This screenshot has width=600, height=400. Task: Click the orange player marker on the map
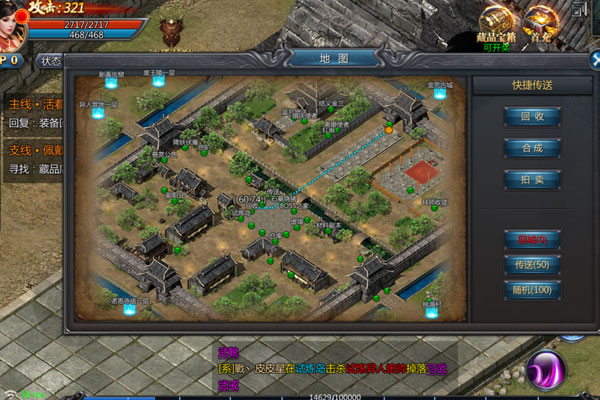389,129
